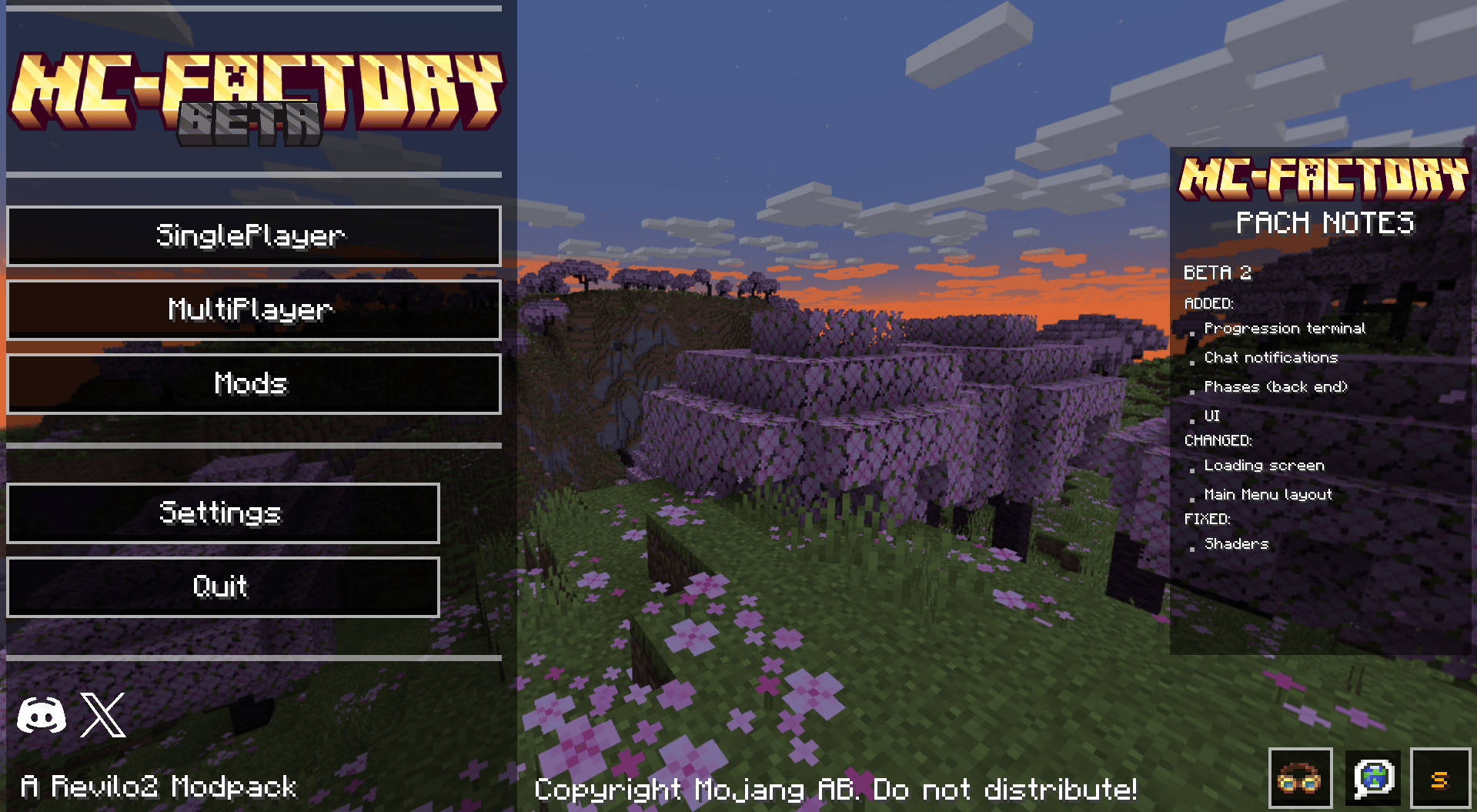The width and height of the screenshot is (1477, 812).
Task: Click the orange S icon in the corner
Action: (1443, 777)
